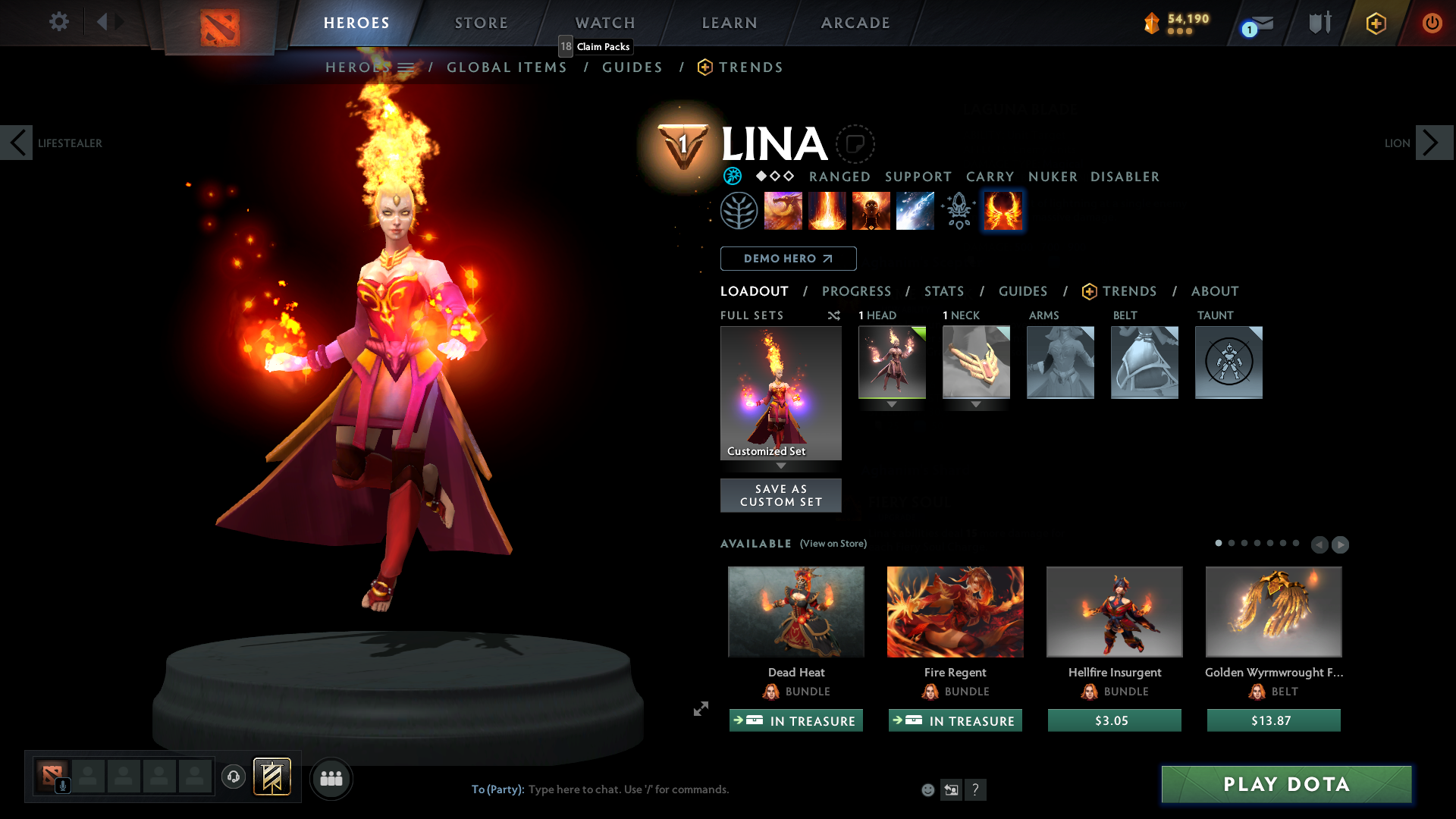Expand more items under the NECK slot
Image resolution: width=1456 pixels, height=819 pixels.
tap(976, 404)
